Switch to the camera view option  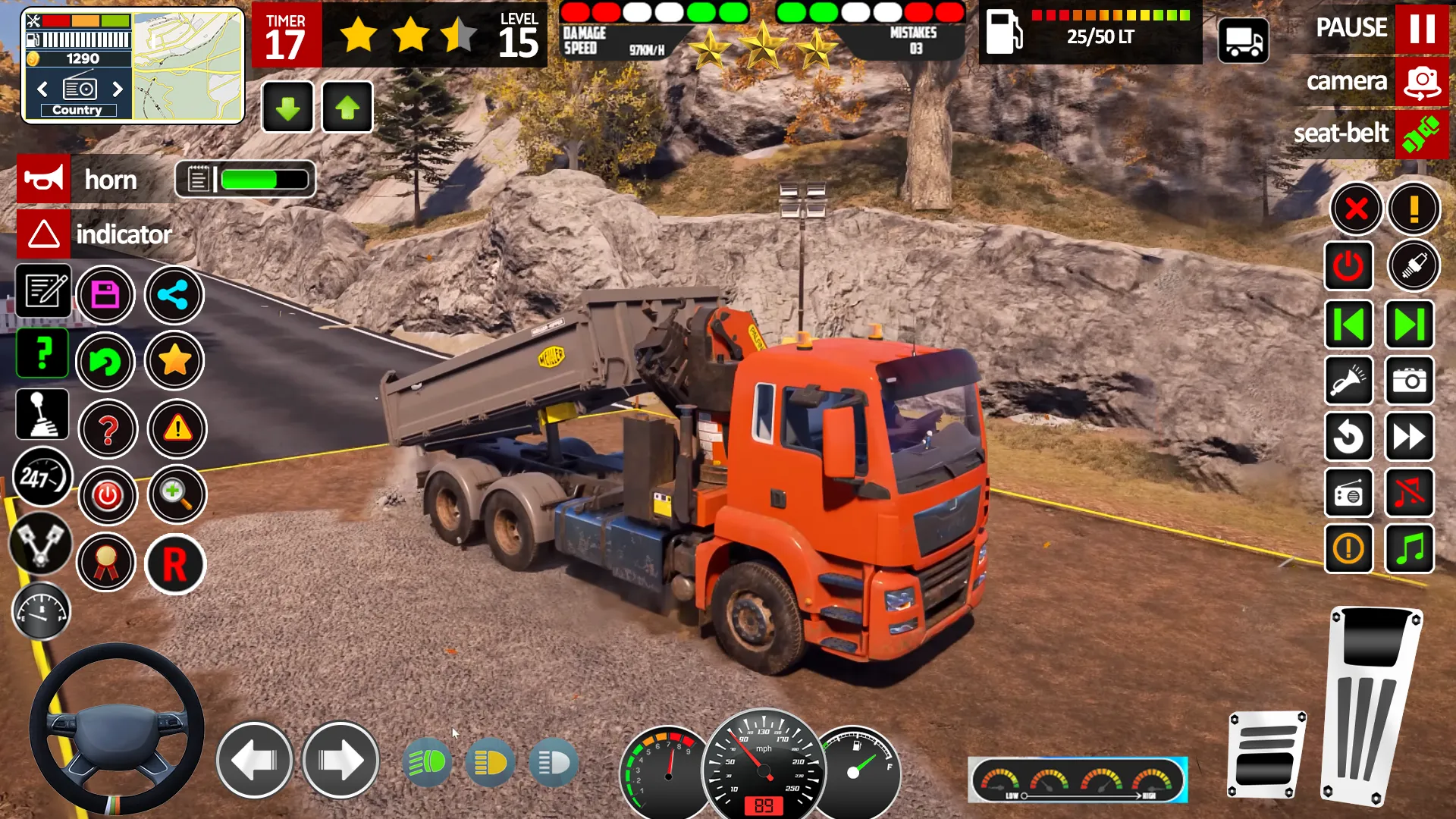tap(1423, 81)
